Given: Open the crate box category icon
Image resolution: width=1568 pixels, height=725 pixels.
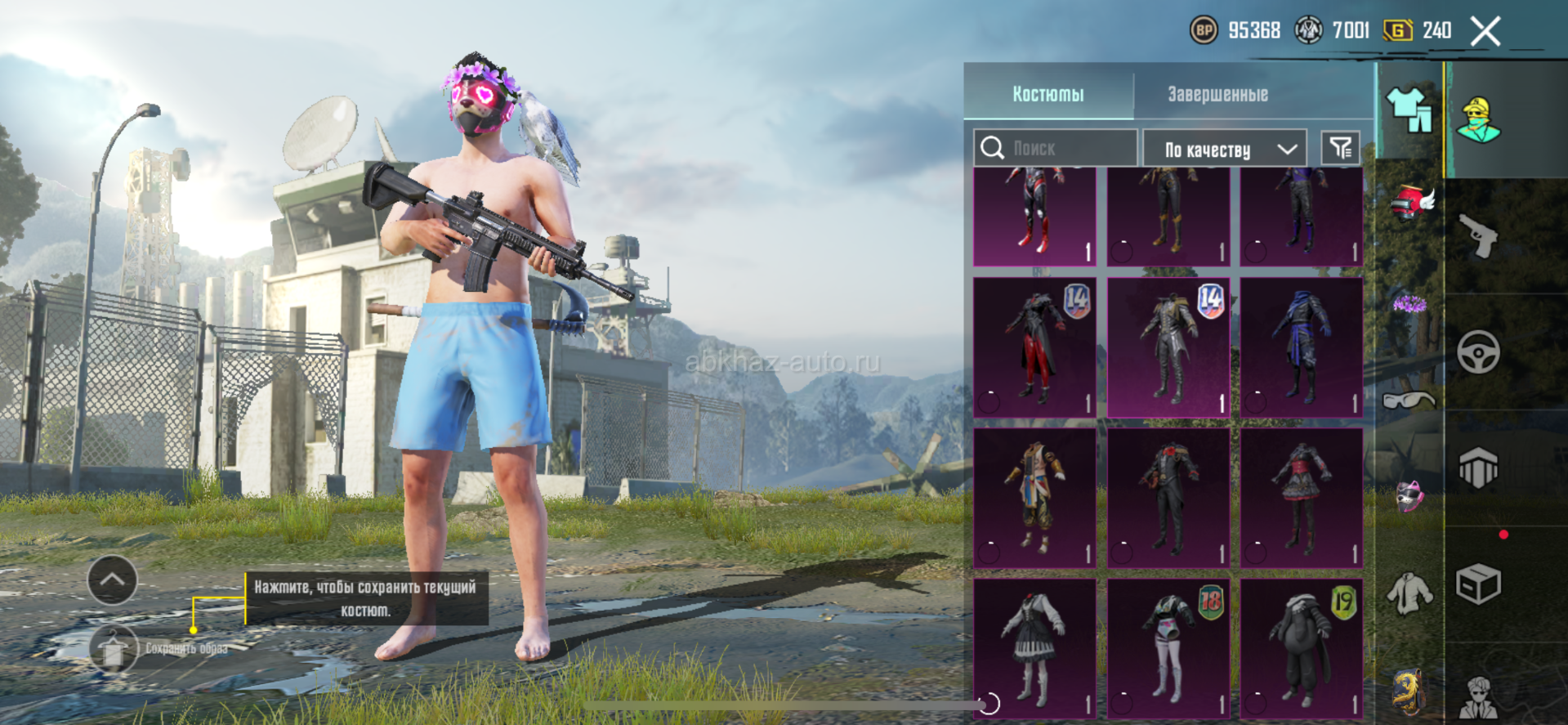Looking at the screenshot, I should point(1478,584).
